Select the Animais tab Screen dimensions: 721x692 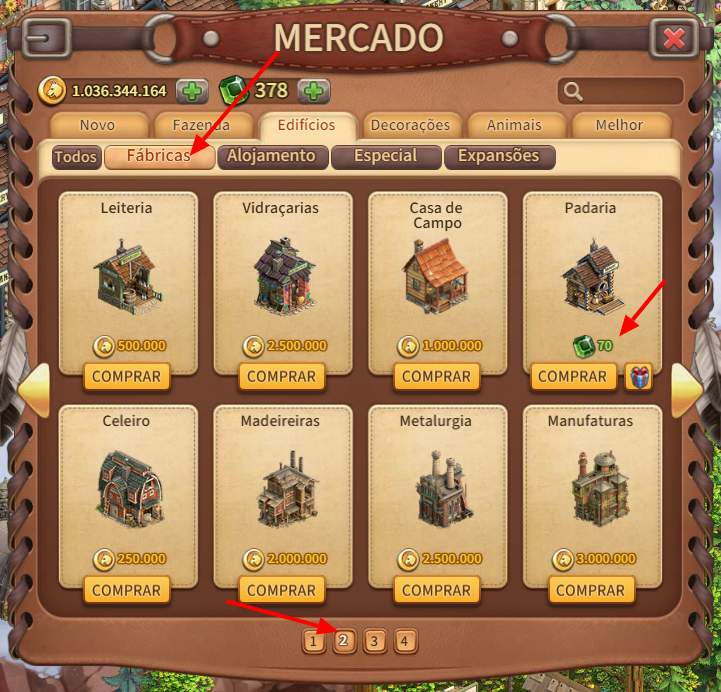click(514, 126)
